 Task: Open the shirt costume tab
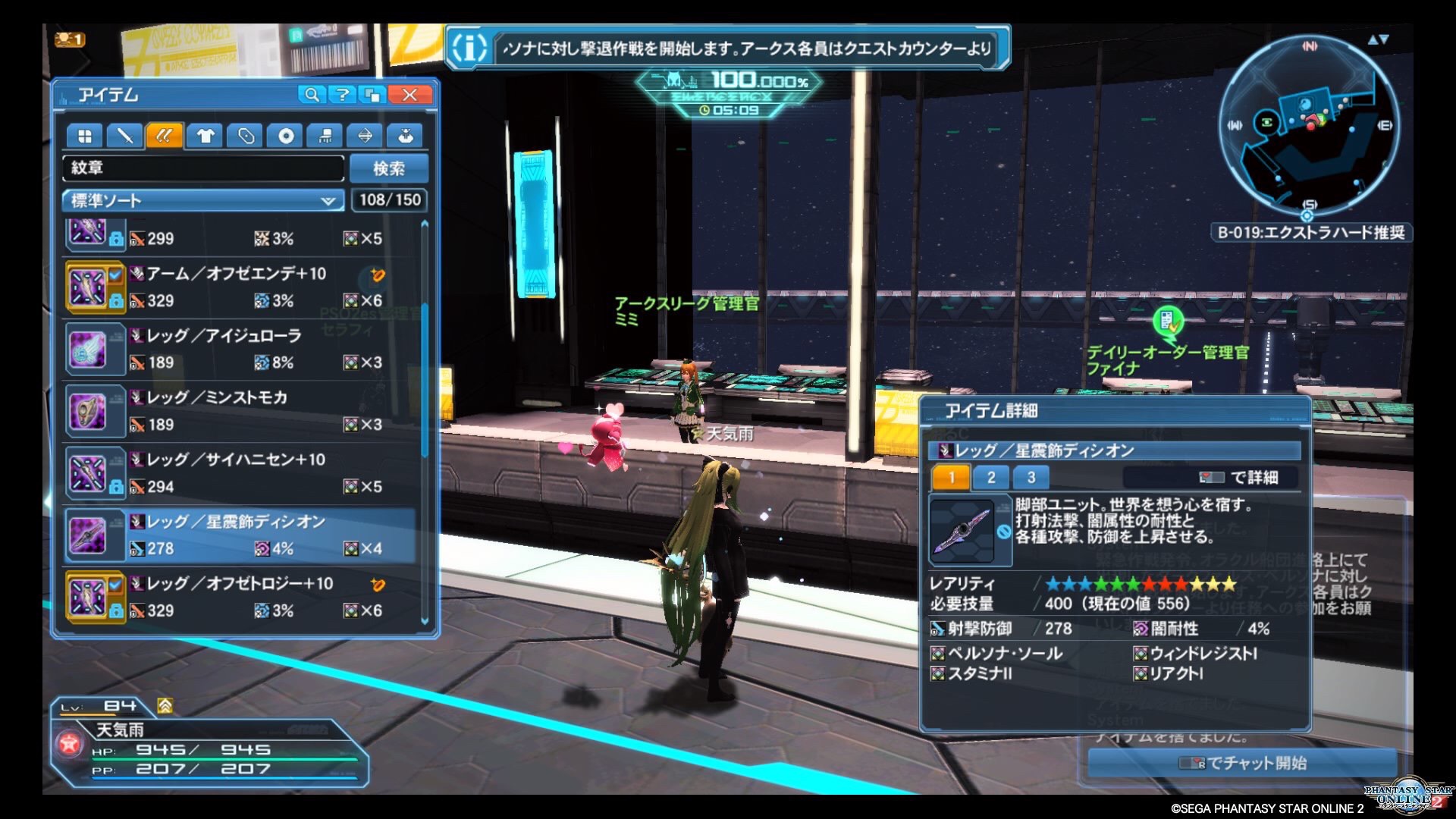205,136
